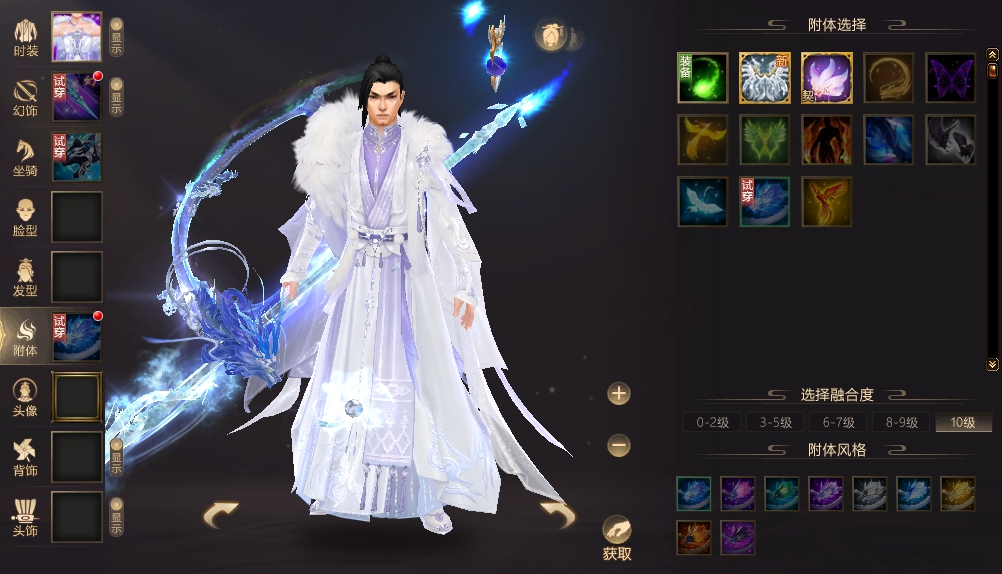Choose the 发型 hairstyle category
Viewport: 1002px width, 574px height.
[27, 277]
